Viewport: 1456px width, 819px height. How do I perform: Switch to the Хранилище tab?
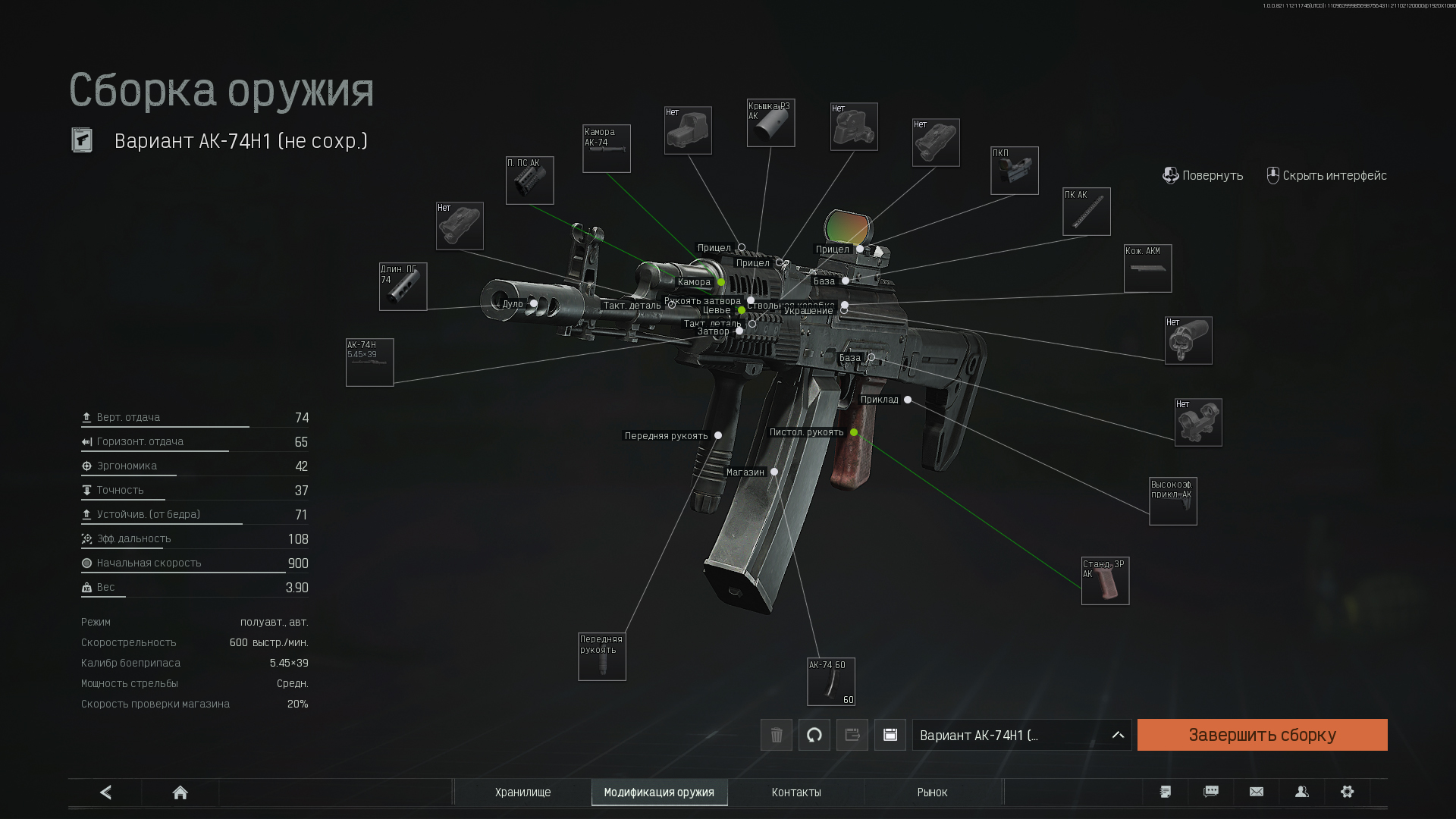pyautogui.click(x=522, y=792)
